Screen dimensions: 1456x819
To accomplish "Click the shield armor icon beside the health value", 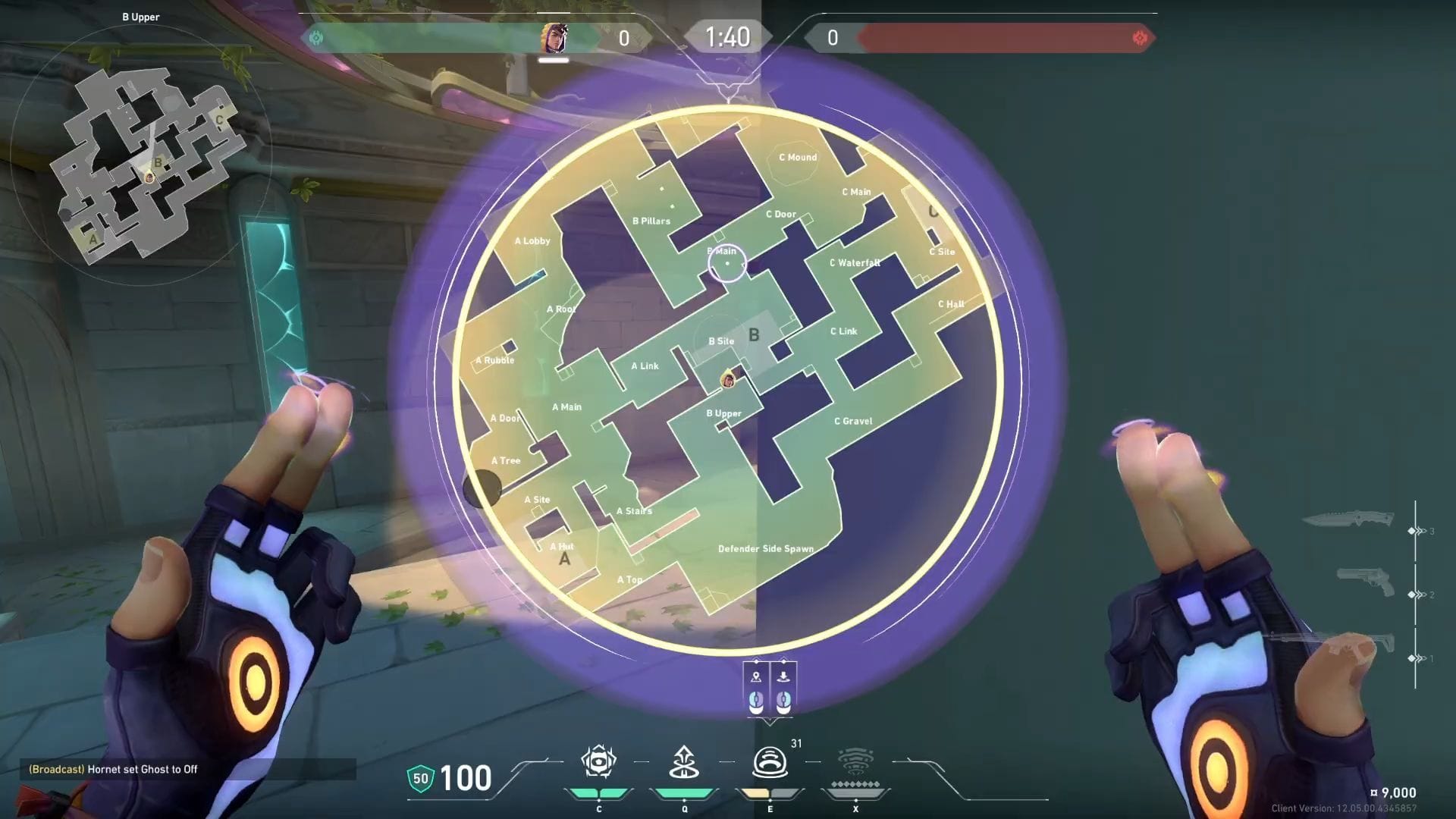I will coord(422,777).
